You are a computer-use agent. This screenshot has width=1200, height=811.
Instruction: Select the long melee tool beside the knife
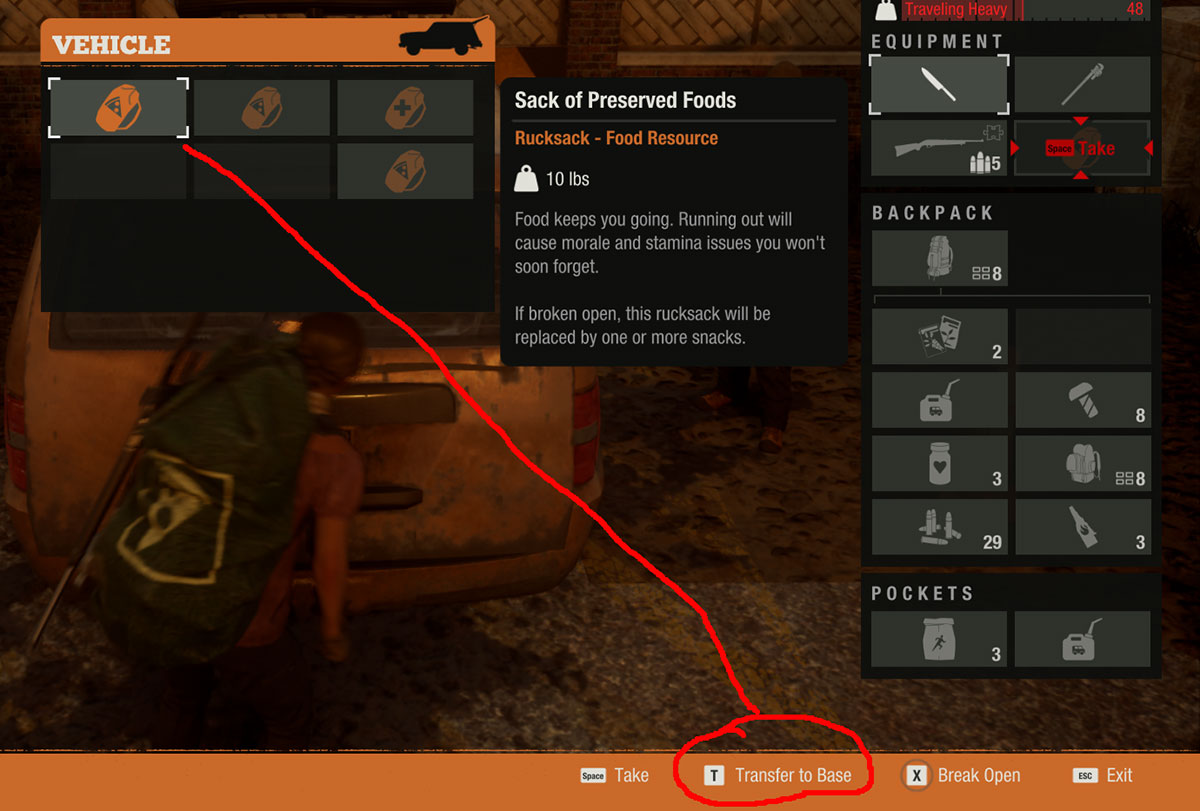tap(1082, 84)
